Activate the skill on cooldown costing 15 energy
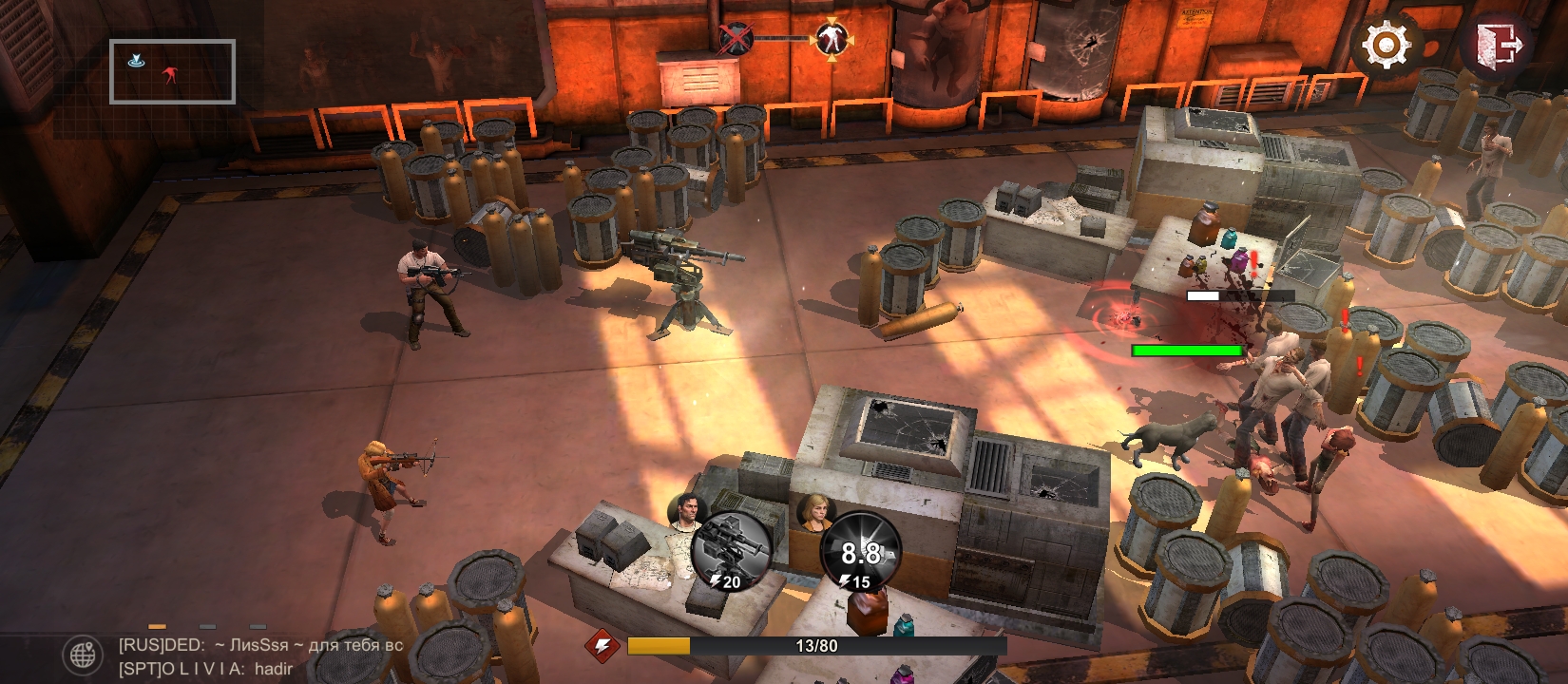1568x684 pixels. (859, 550)
